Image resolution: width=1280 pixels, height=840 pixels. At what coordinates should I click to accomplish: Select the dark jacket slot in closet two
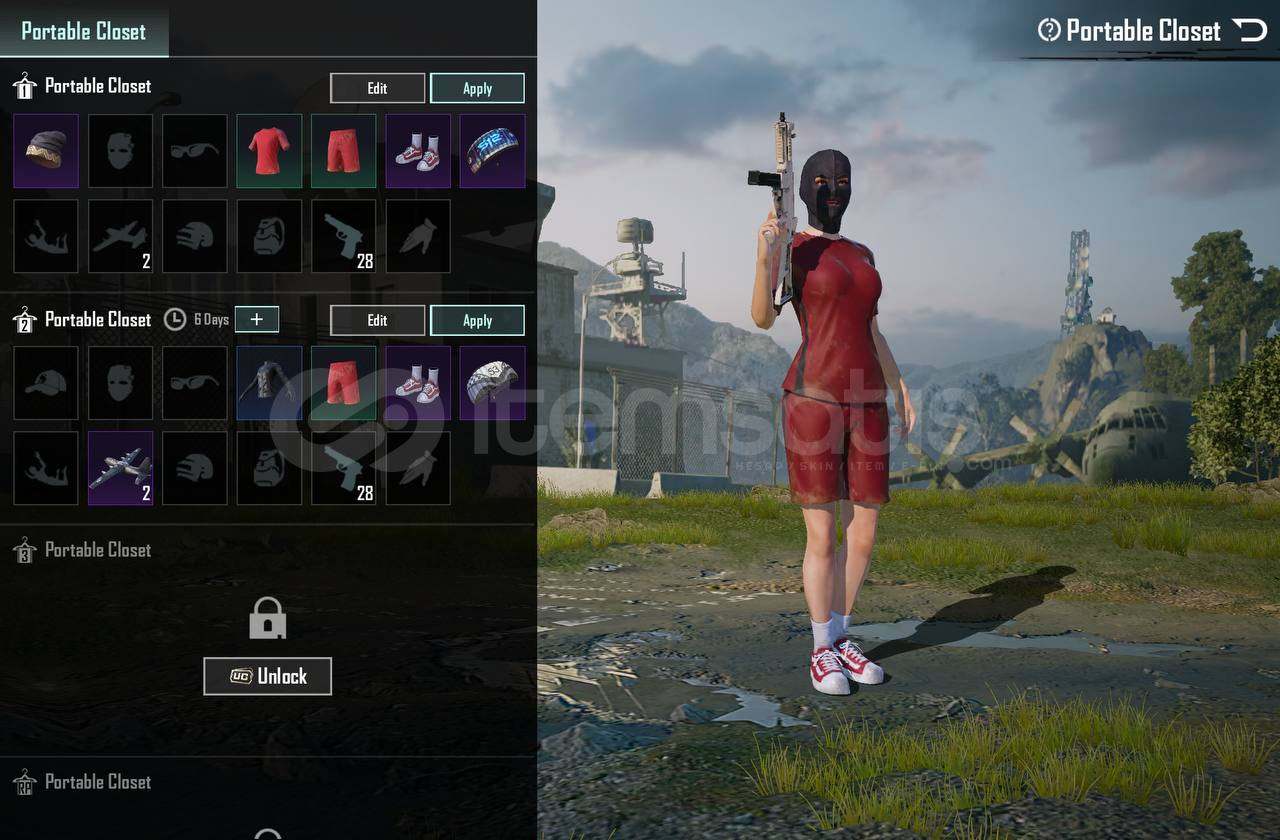coord(269,383)
